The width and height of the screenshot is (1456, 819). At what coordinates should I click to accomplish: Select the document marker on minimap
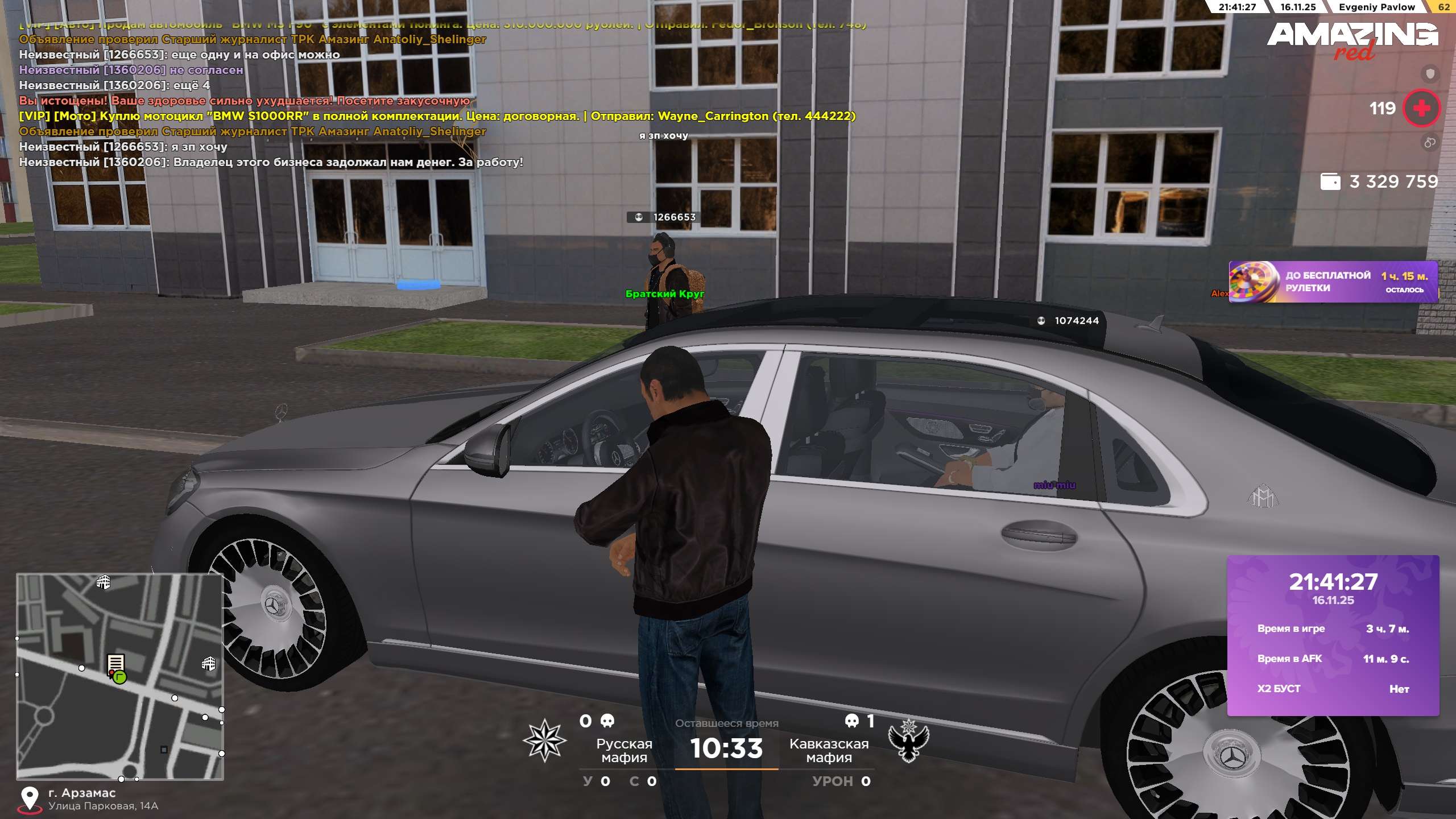(115, 663)
